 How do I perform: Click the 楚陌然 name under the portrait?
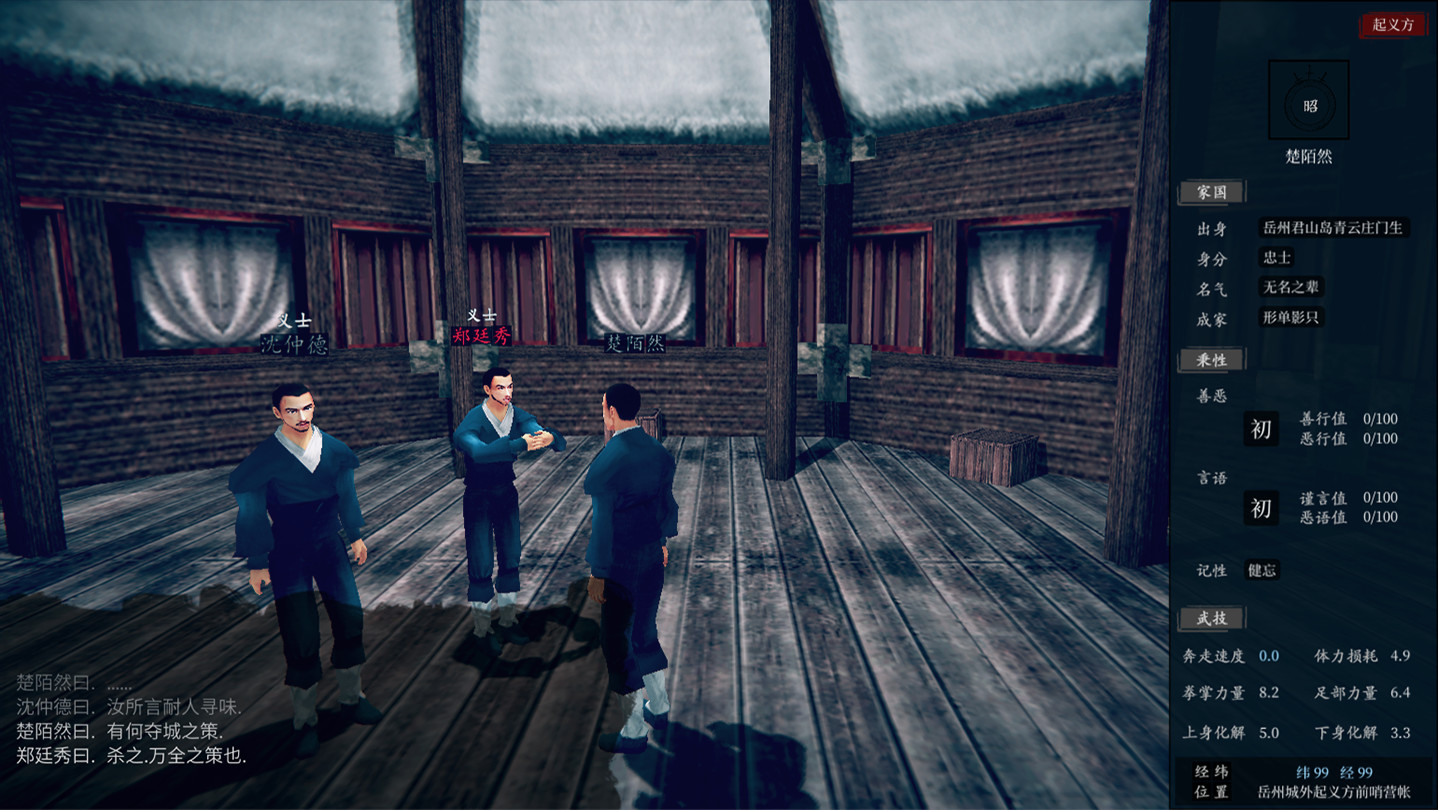point(1308,157)
